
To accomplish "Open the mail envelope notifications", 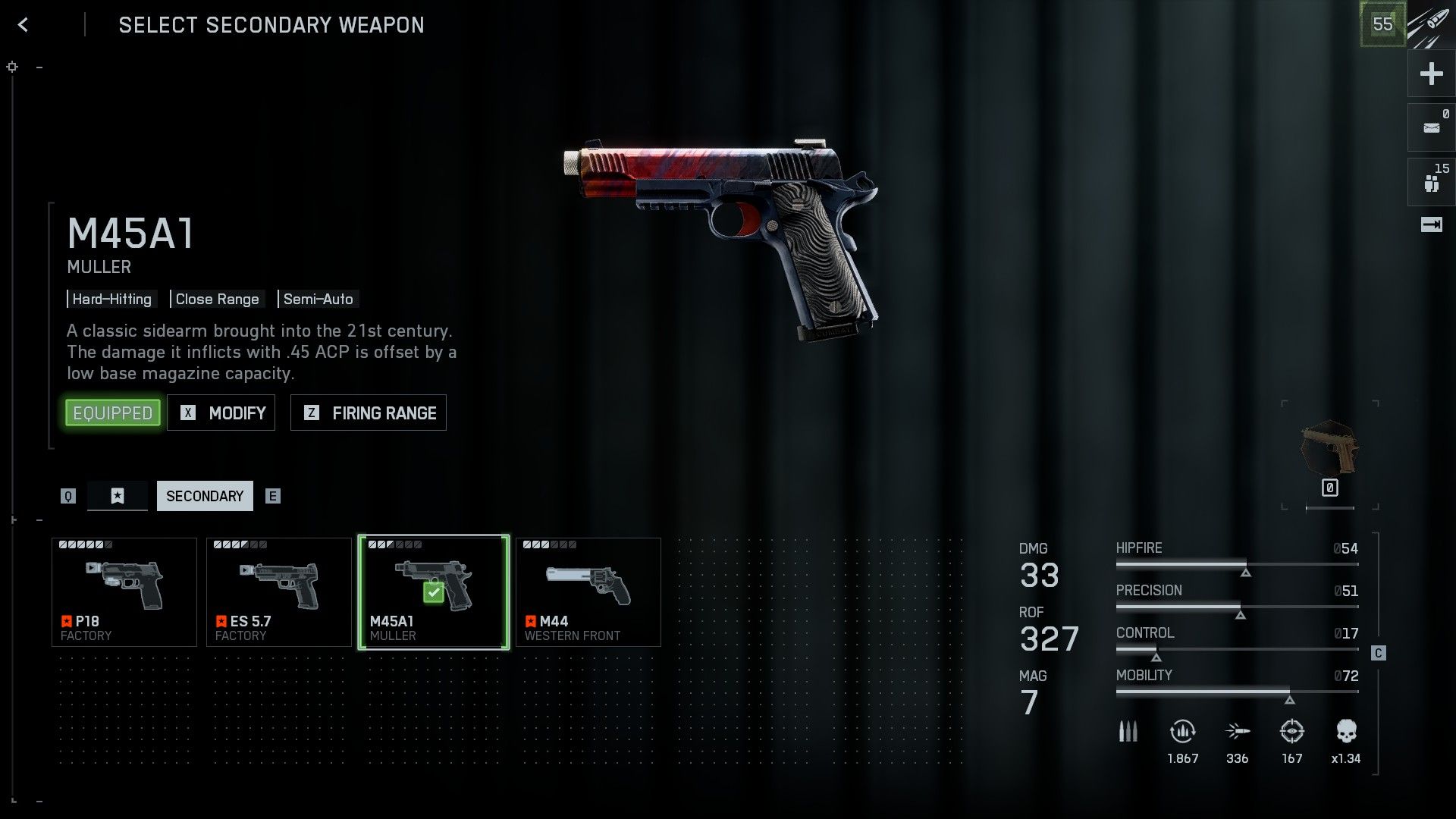I will [x=1431, y=127].
